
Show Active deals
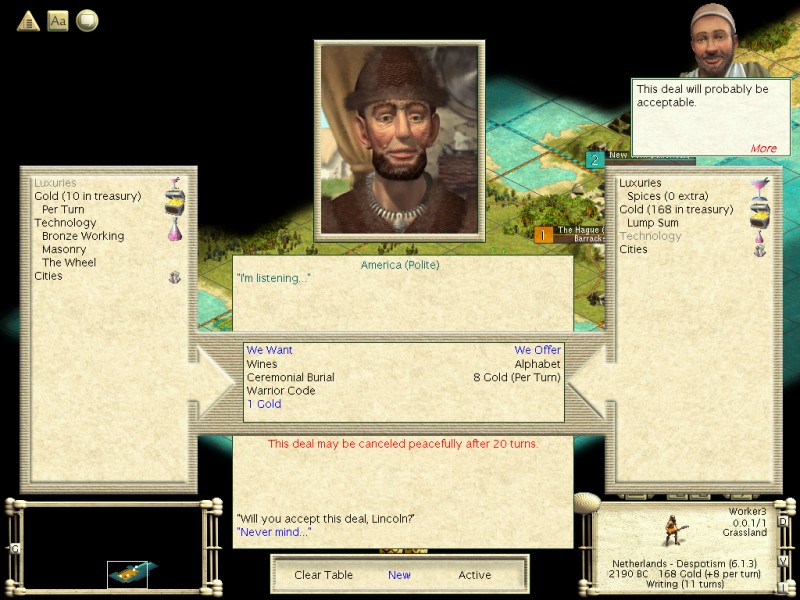475,575
